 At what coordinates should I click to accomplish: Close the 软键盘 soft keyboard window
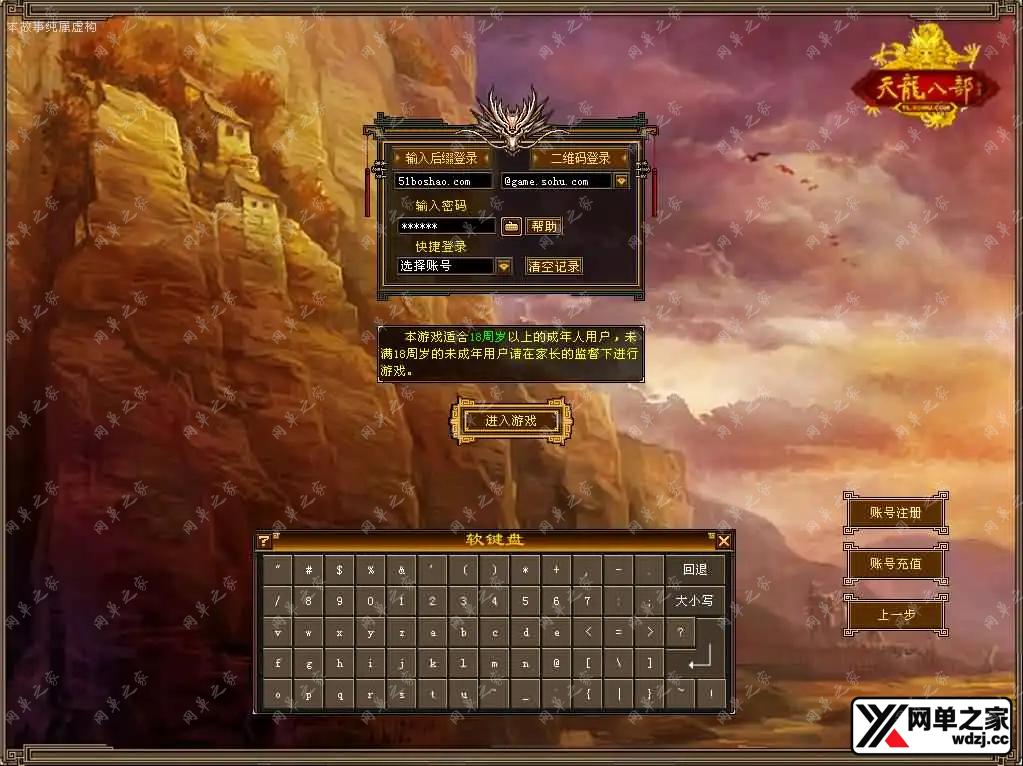click(x=724, y=541)
